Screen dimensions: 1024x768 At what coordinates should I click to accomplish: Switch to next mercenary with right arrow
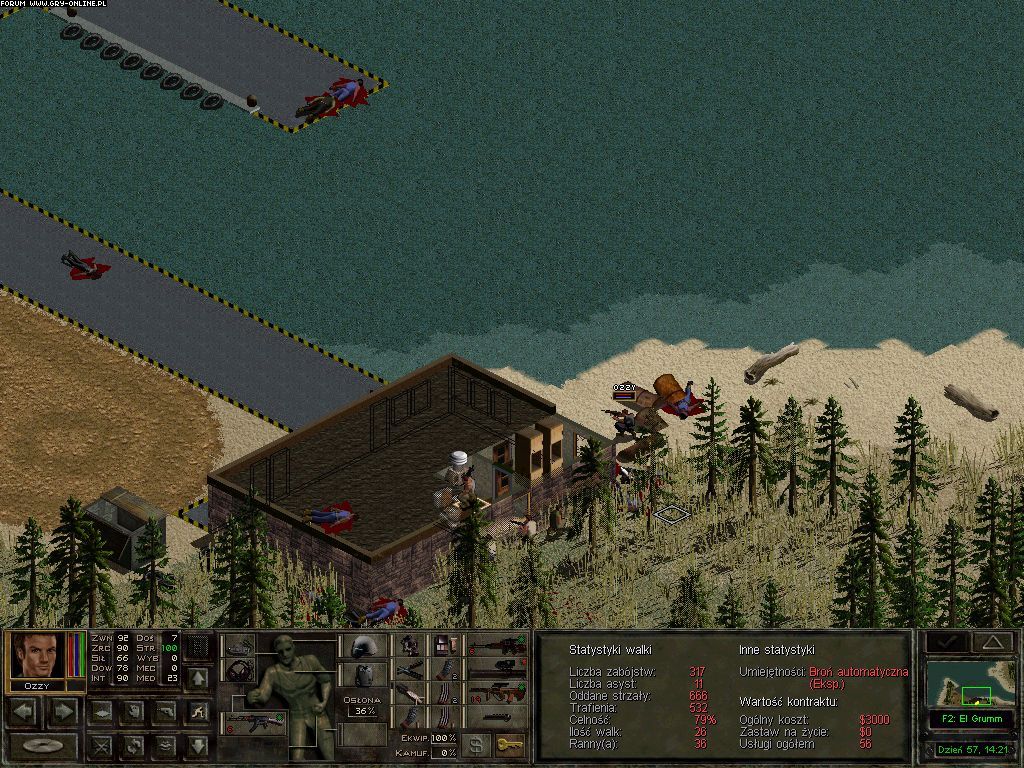62,712
